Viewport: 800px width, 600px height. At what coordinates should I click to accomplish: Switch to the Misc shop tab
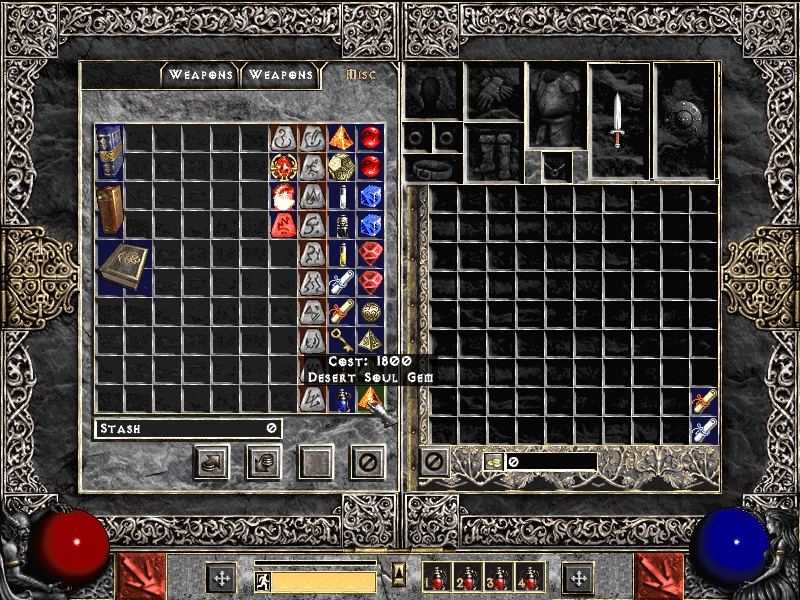pos(361,75)
